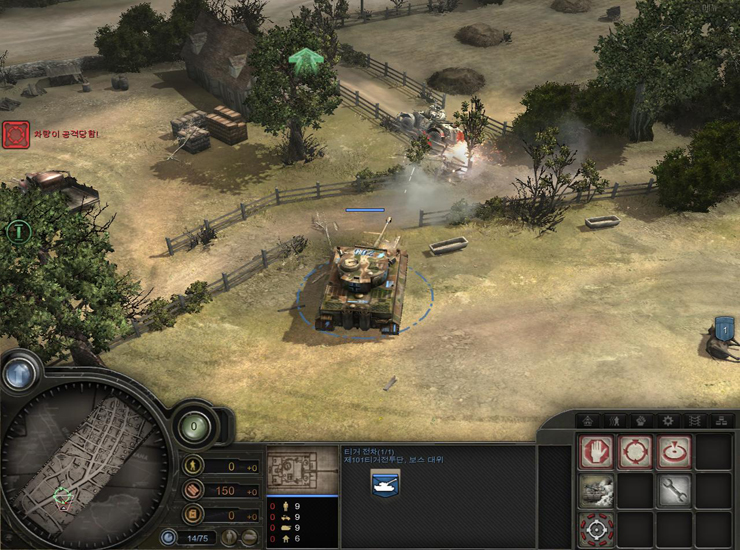The height and width of the screenshot is (550, 740).
Task: Open the gear icon tab
Action: 668,421
